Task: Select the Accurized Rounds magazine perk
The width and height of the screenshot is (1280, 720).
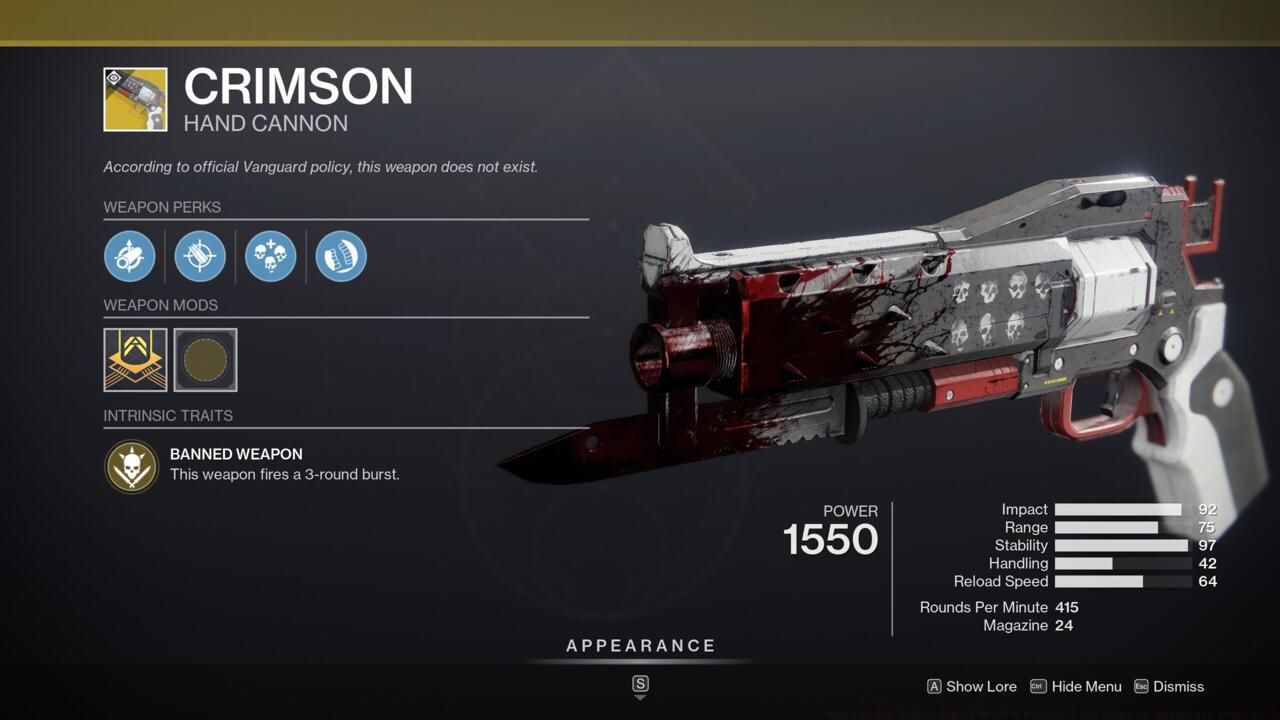Action: click(x=200, y=256)
